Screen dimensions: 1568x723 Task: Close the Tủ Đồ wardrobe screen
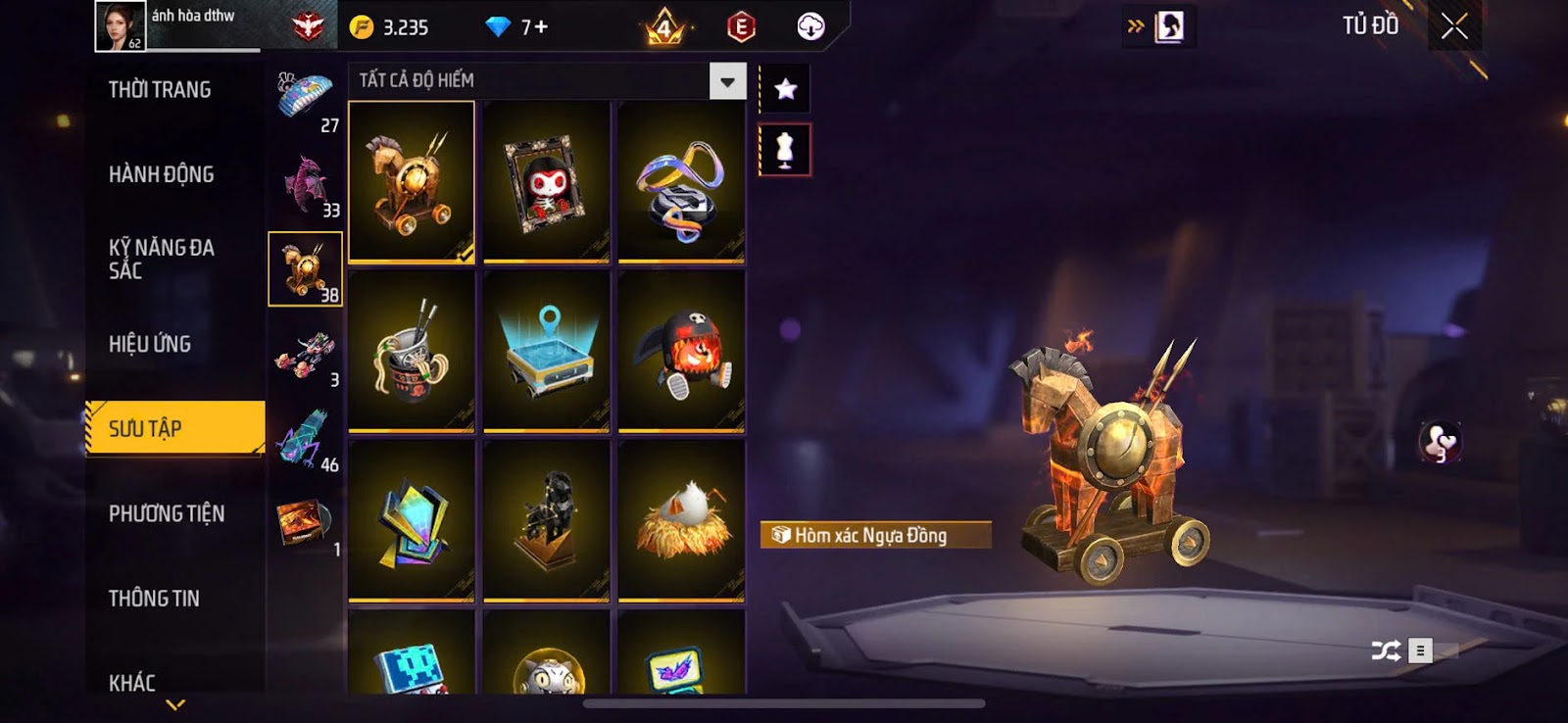[1454, 26]
